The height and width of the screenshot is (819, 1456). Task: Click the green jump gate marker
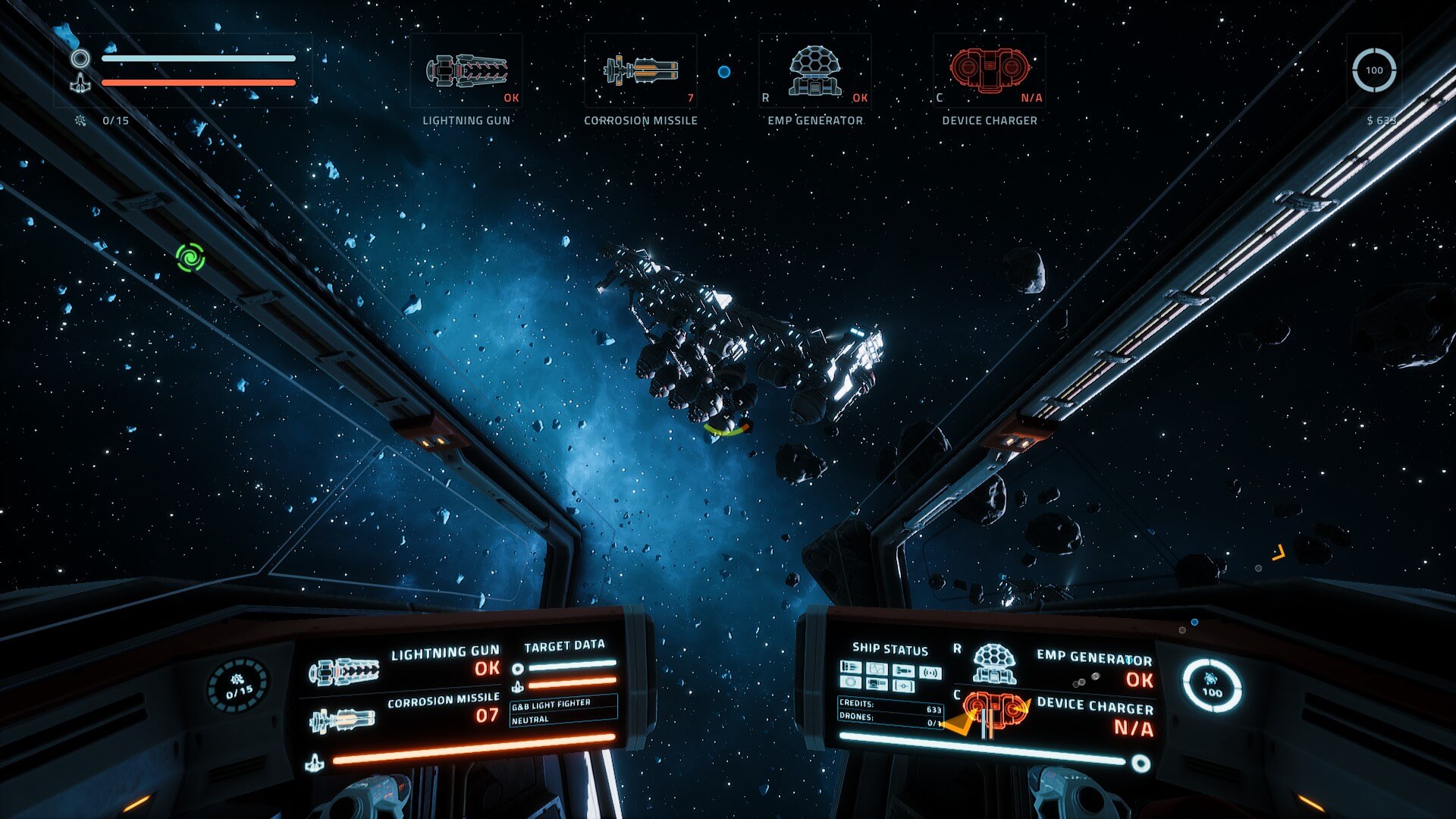[190, 258]
